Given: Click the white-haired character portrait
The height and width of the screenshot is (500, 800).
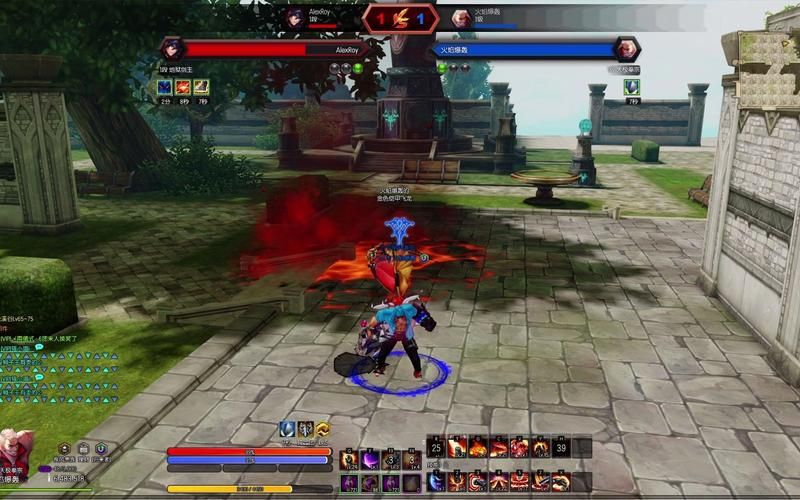Looking at the screenshot, I should [14, 454].
